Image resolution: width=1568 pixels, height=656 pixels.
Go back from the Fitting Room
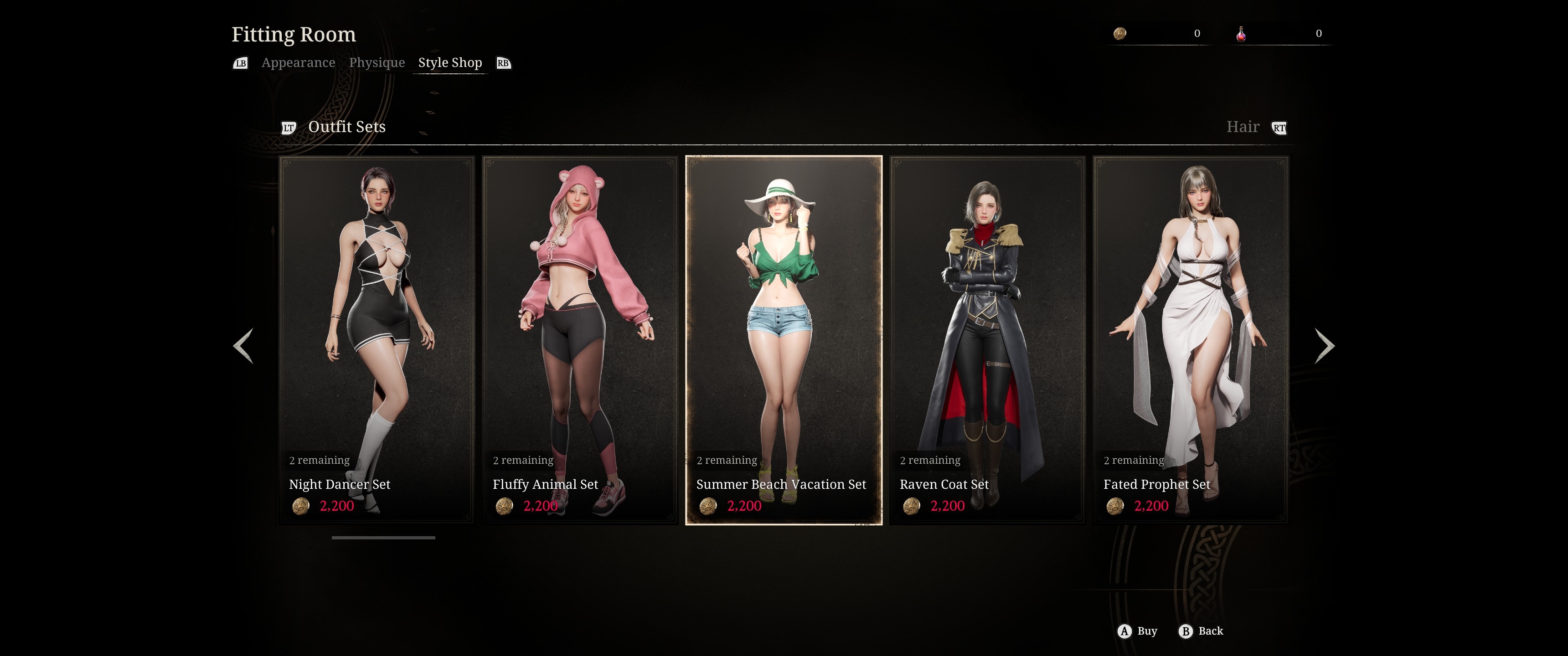pyautogui.click(x=1201, y=631)
